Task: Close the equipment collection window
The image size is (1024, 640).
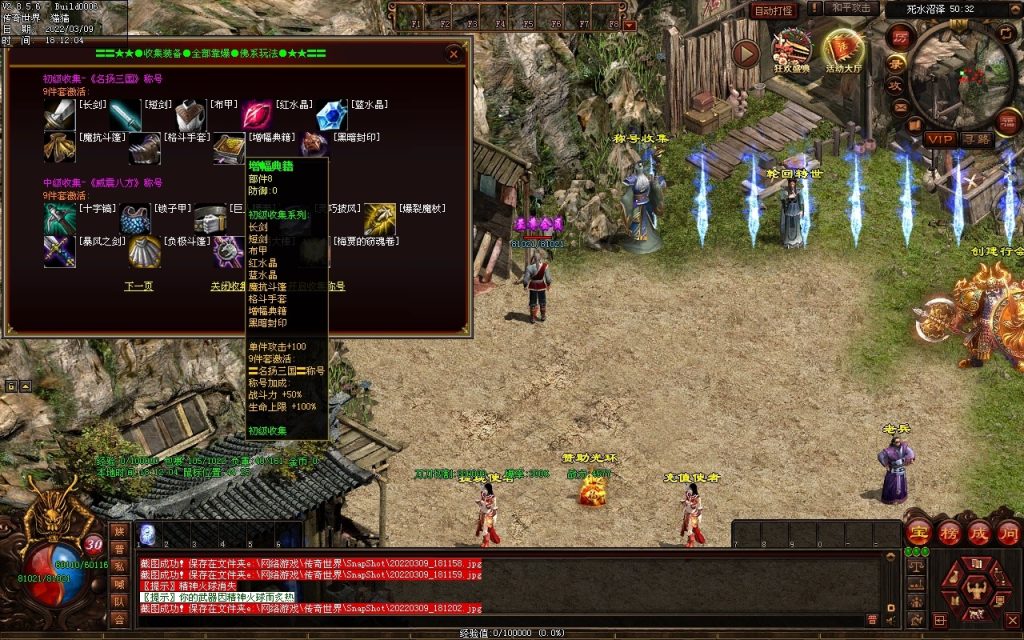Action: pyautogui.click(x=454, y=53)
